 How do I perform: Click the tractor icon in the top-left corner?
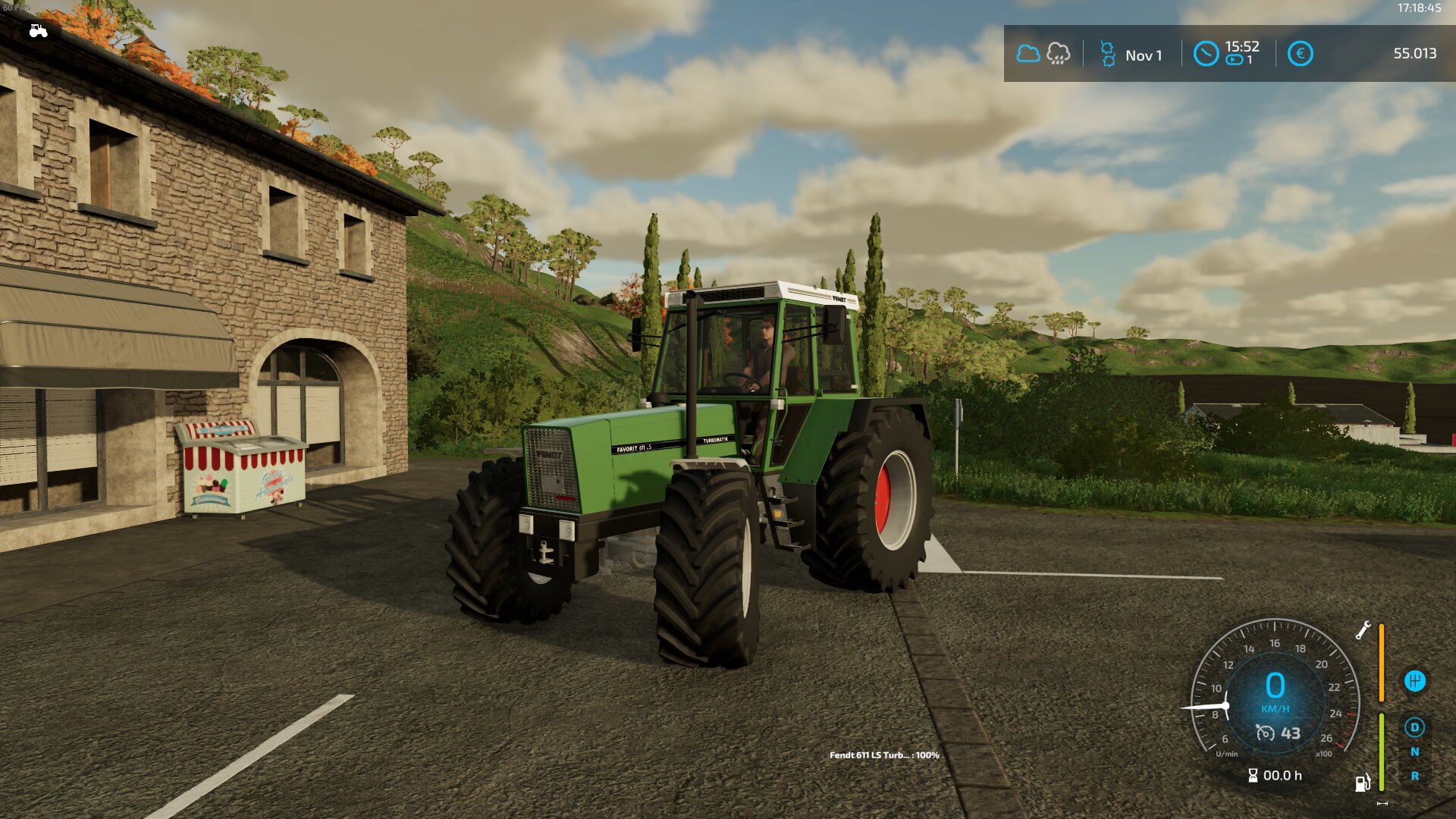point(38,31)
